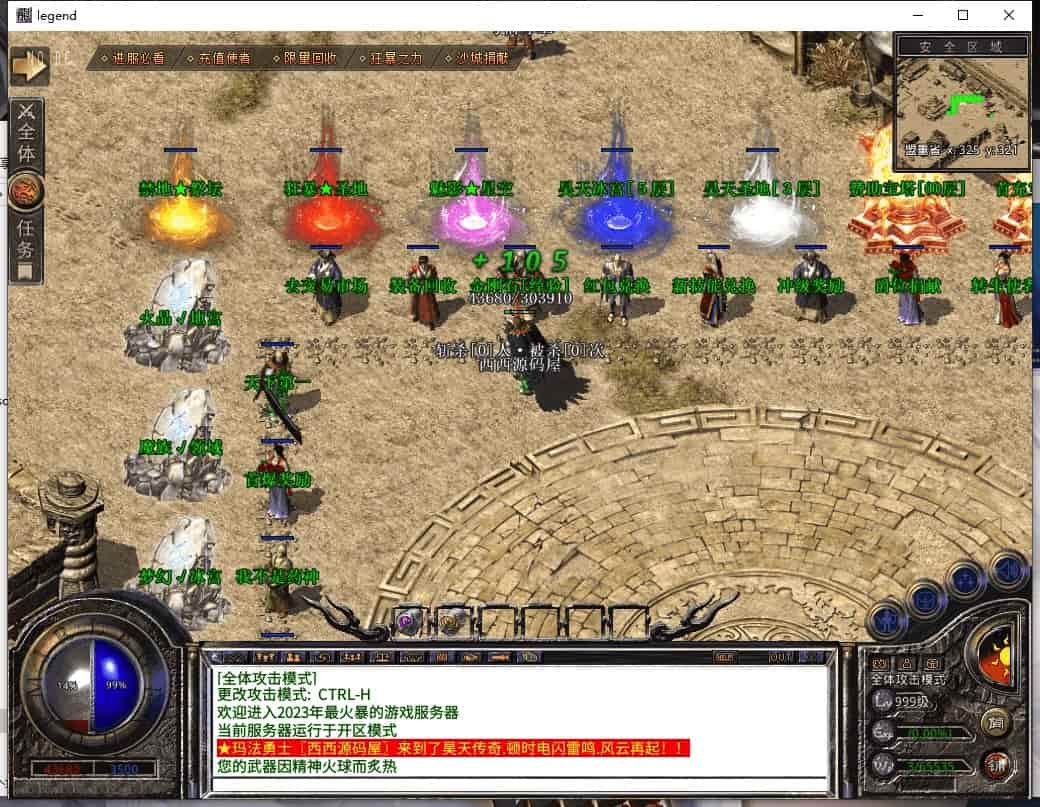Click the chat input field
1040x807 pixels.
pos(520,785)
